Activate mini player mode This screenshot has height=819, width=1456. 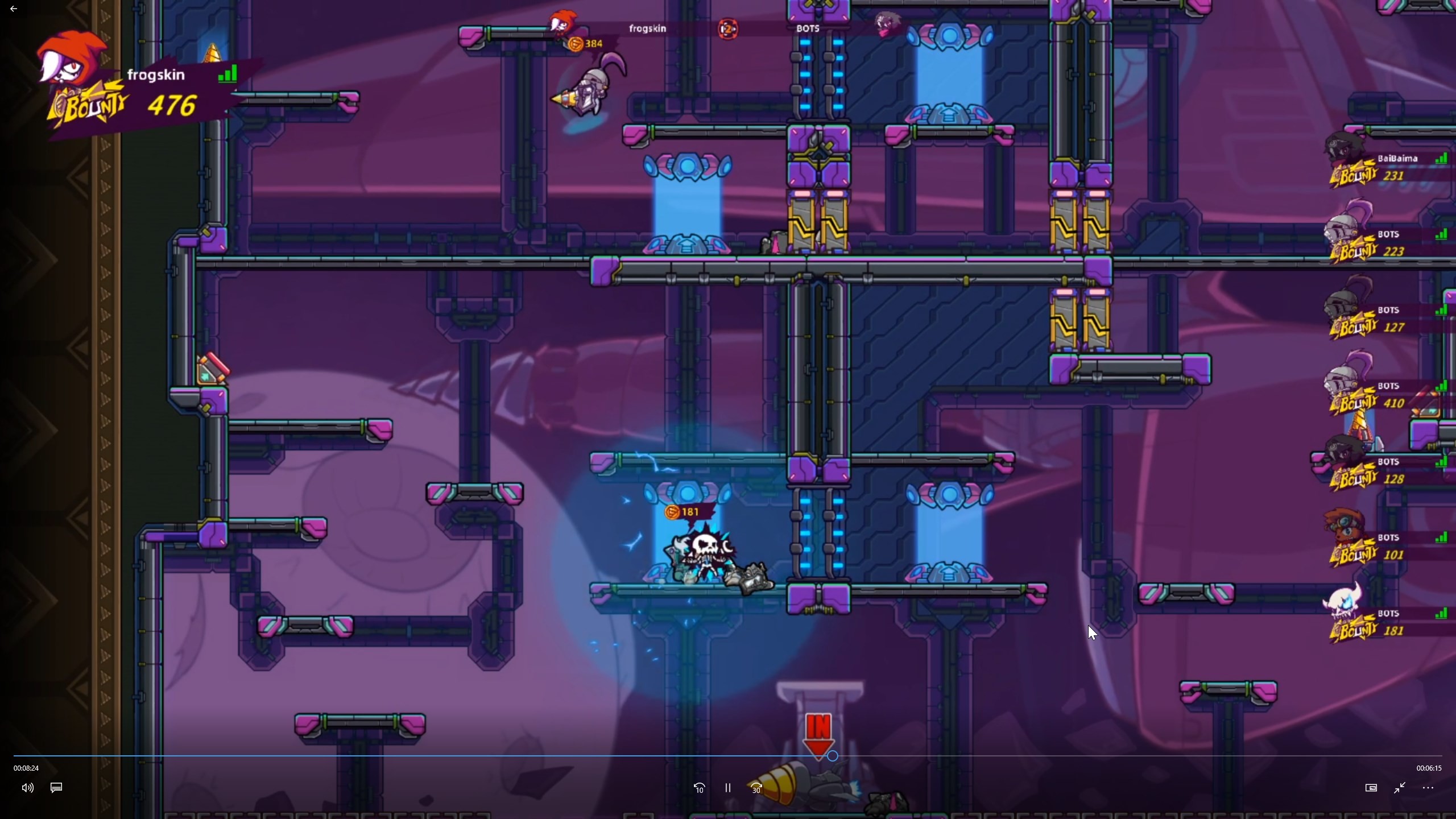1371,788
